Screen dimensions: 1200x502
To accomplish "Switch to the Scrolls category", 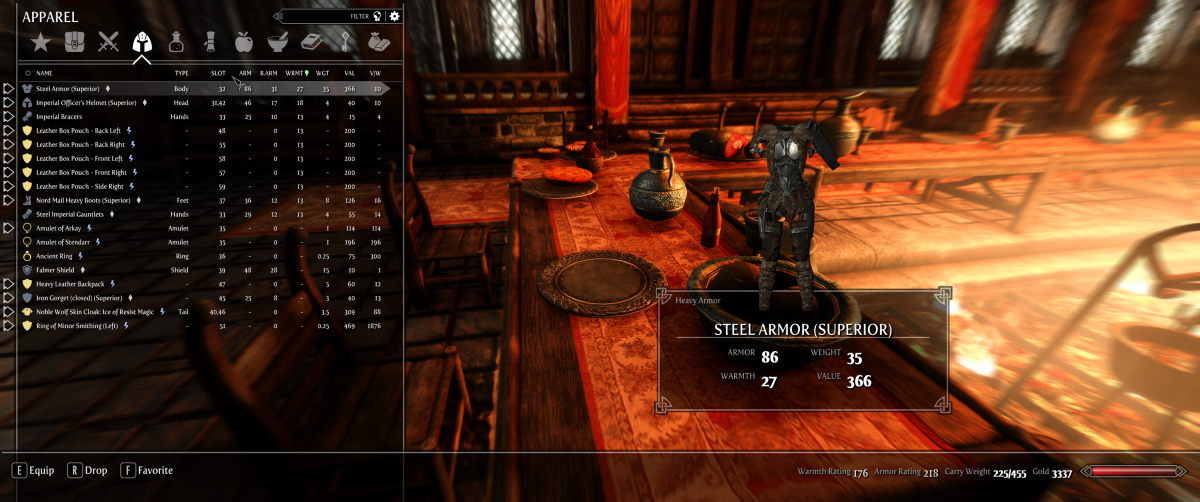I will (x=210, y=42).
